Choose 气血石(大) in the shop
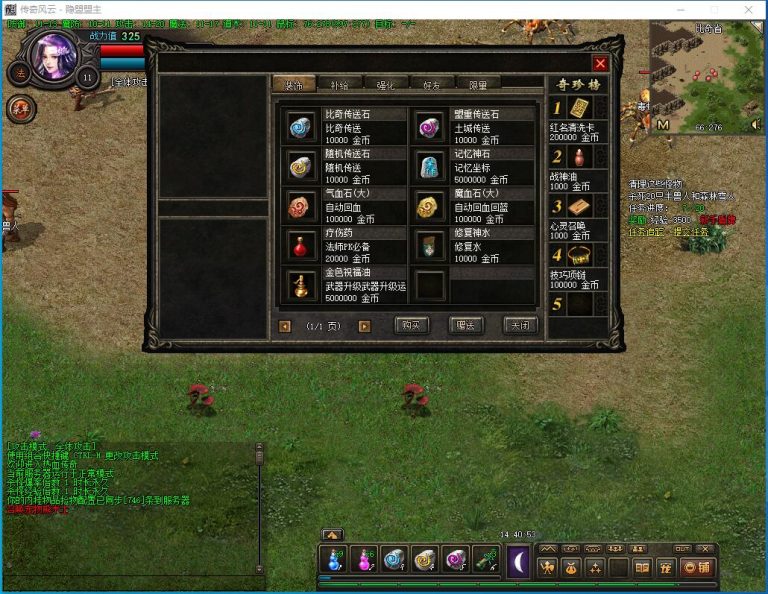The width and height of the screenshot is (768, 594). point(300,205)
